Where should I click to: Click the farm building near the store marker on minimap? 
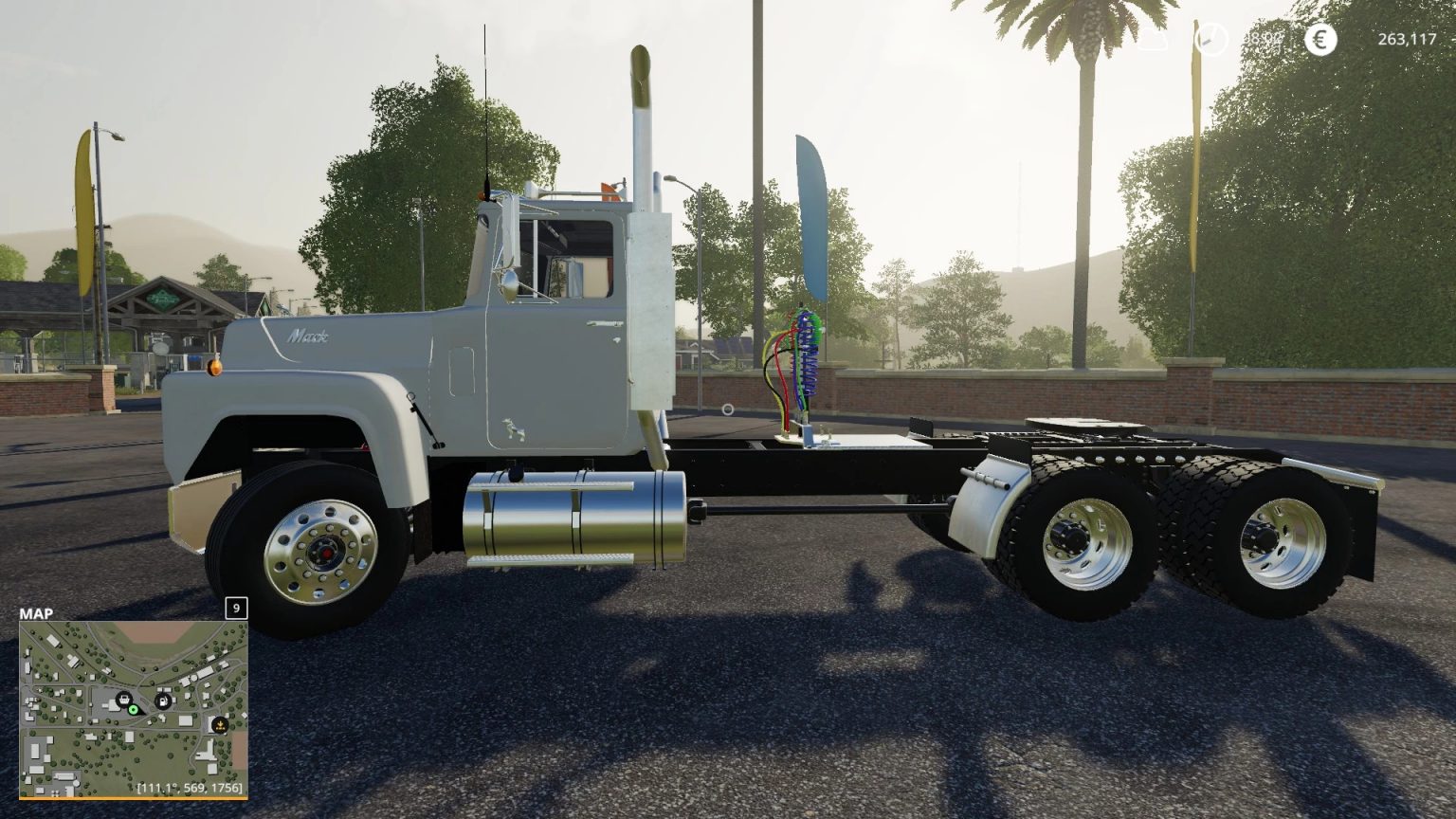click(x=112, y=706)
